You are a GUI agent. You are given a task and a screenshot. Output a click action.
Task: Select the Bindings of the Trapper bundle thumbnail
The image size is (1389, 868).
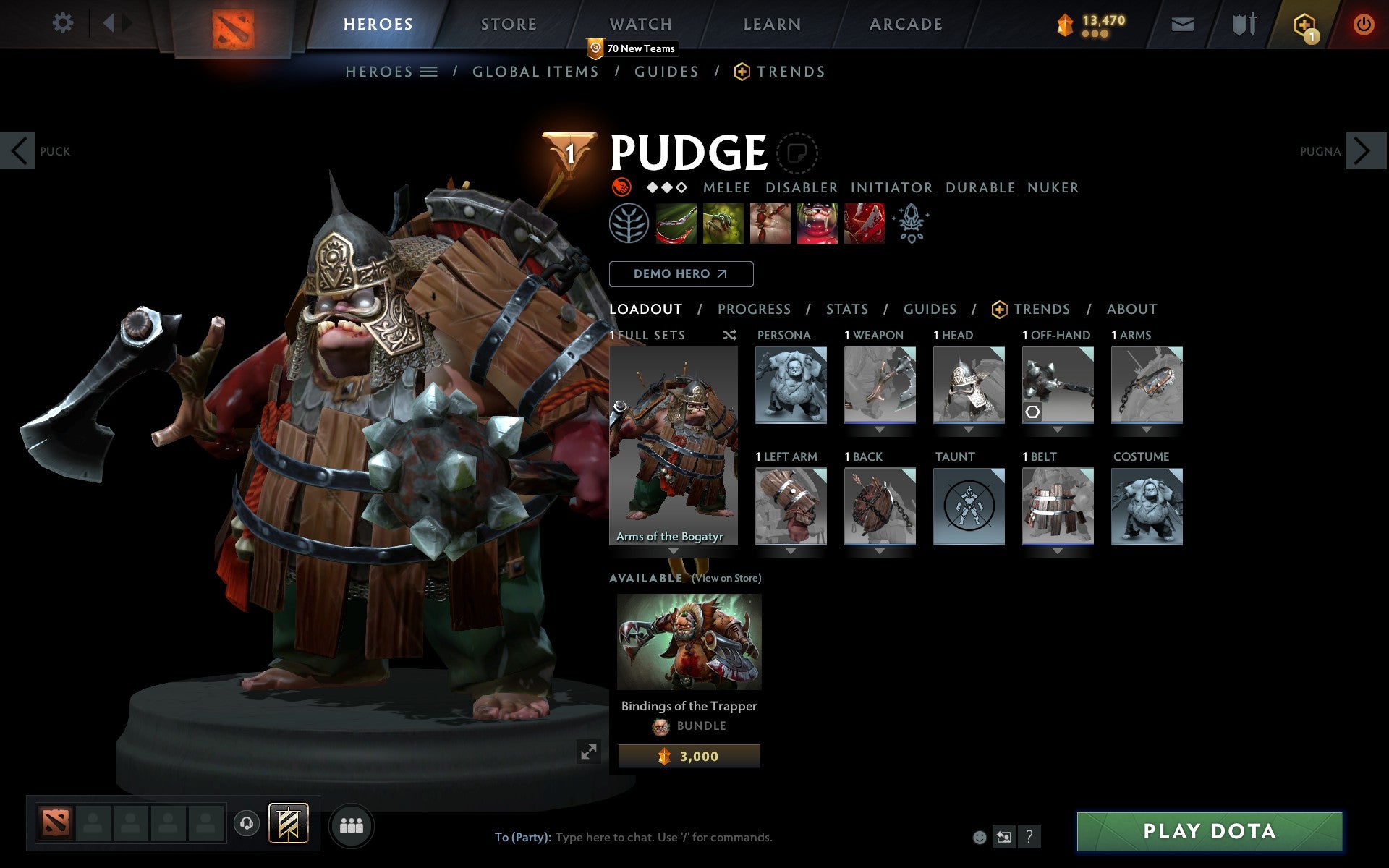coord(689,641)
